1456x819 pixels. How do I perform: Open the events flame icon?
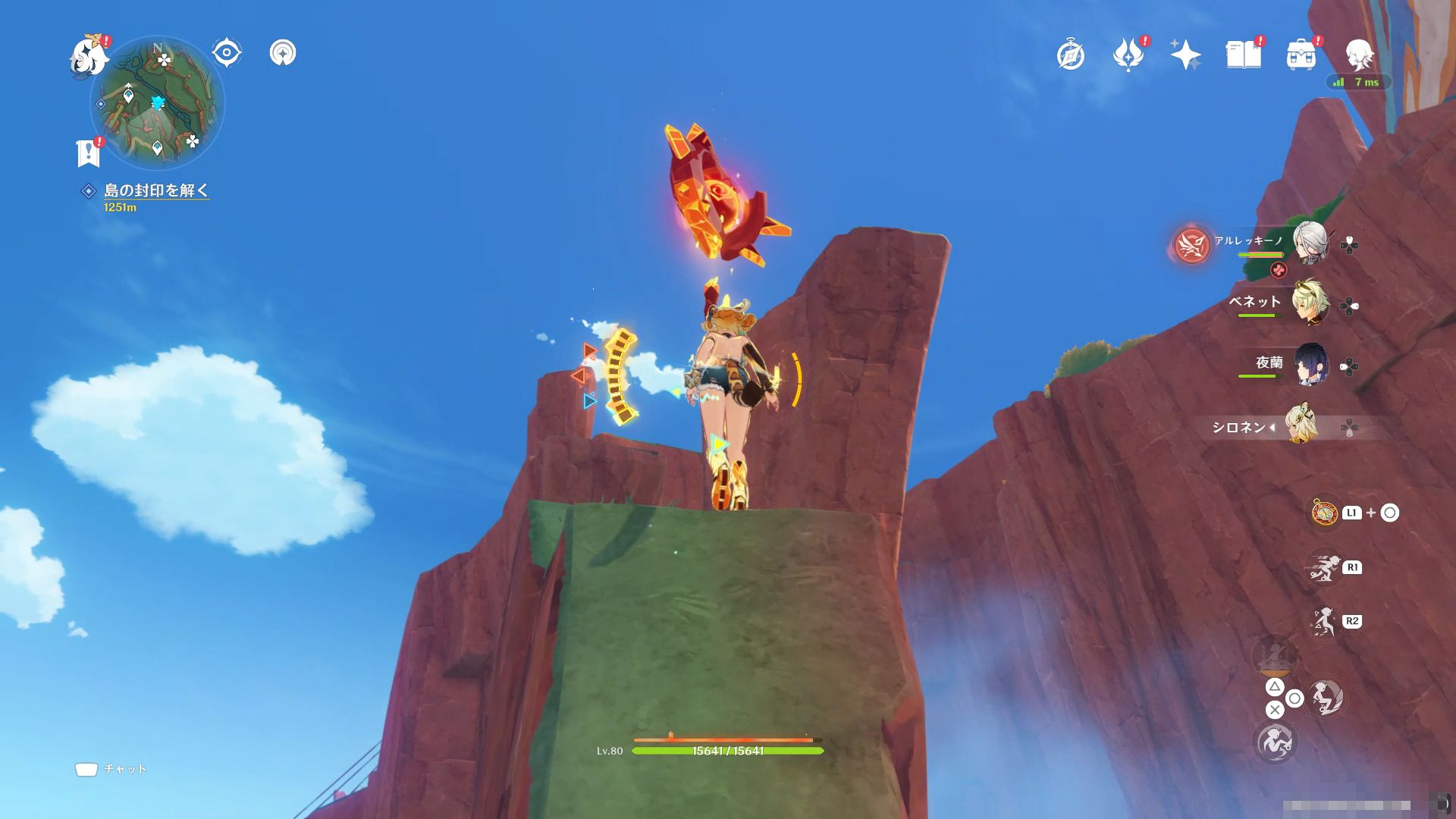(1128, 55)
